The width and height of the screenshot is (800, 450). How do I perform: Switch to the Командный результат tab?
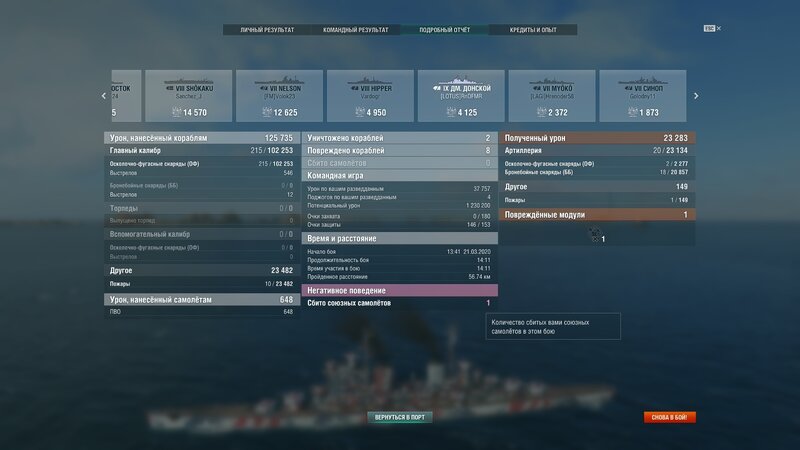coord(355,30)
